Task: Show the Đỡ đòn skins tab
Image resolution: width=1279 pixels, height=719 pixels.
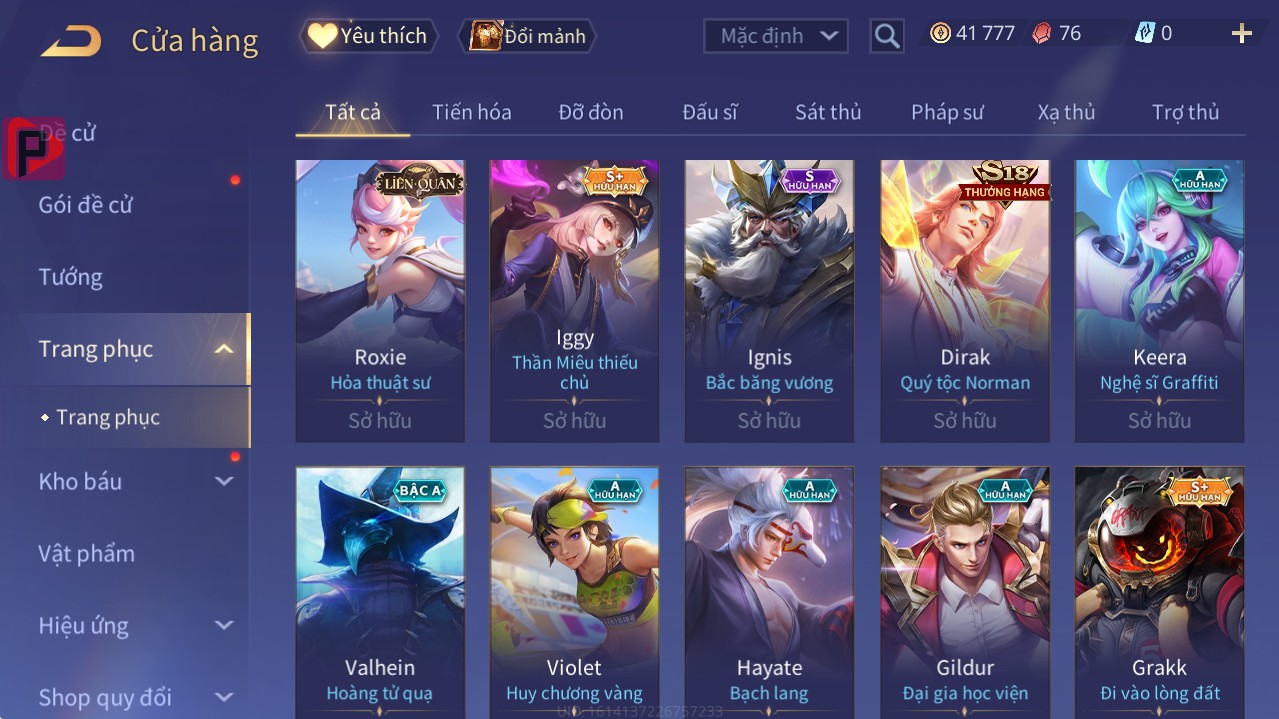Action: 590,112
